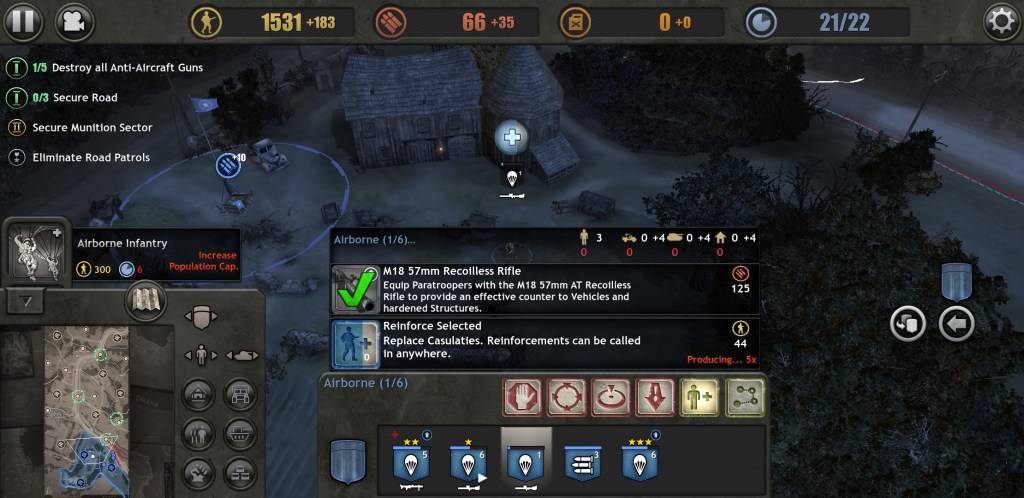Collapse panel with the down-triangle button
Viewport: 1024px width, 498px height.
coord(27,300)
